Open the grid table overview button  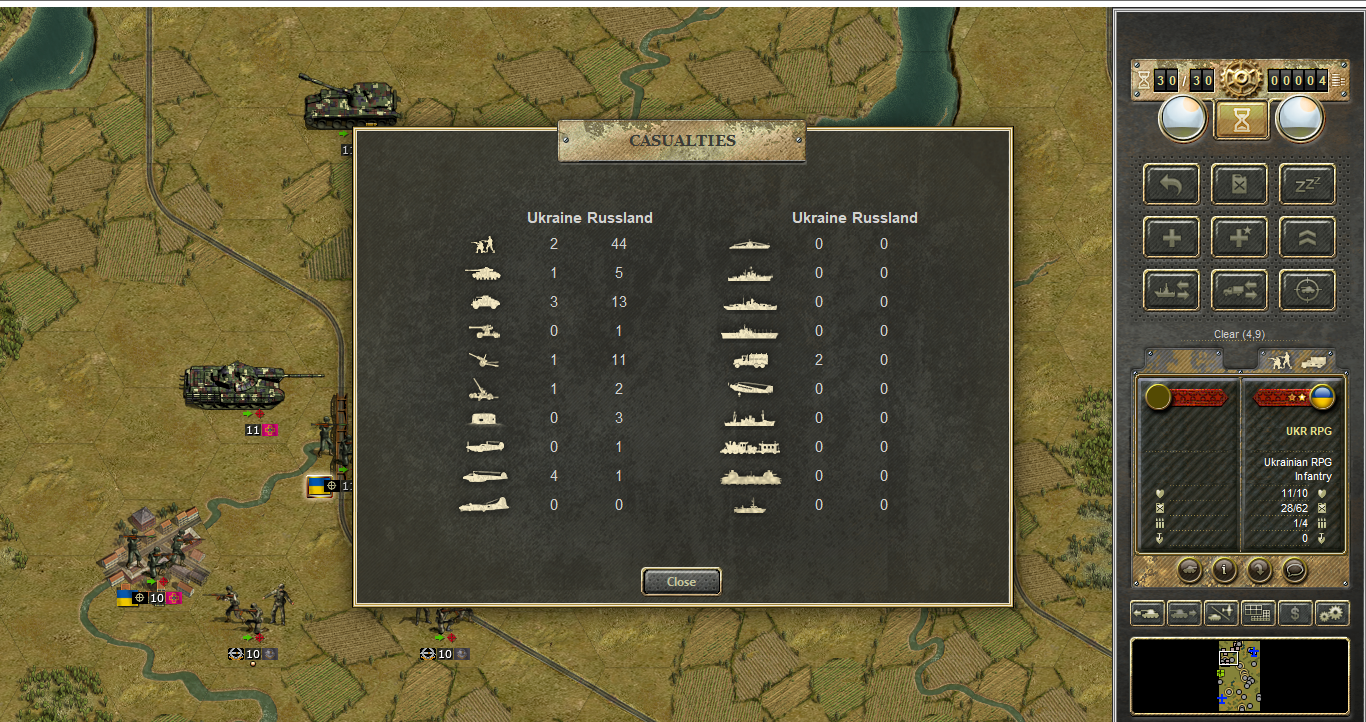[x=1258, y=614]
